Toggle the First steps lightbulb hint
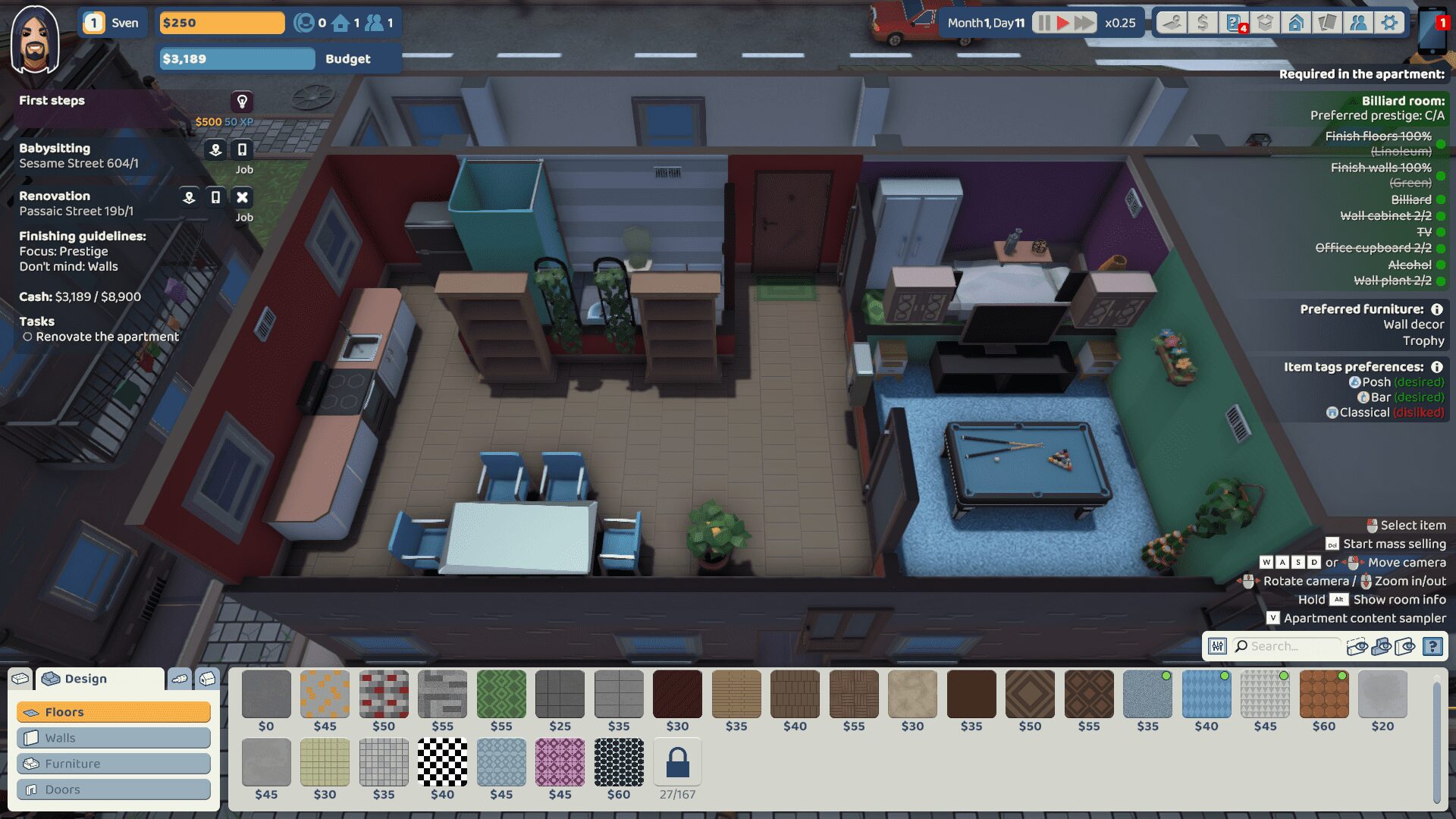The width and height of the screenshot is (1456, 819). (x=242, y=101)
